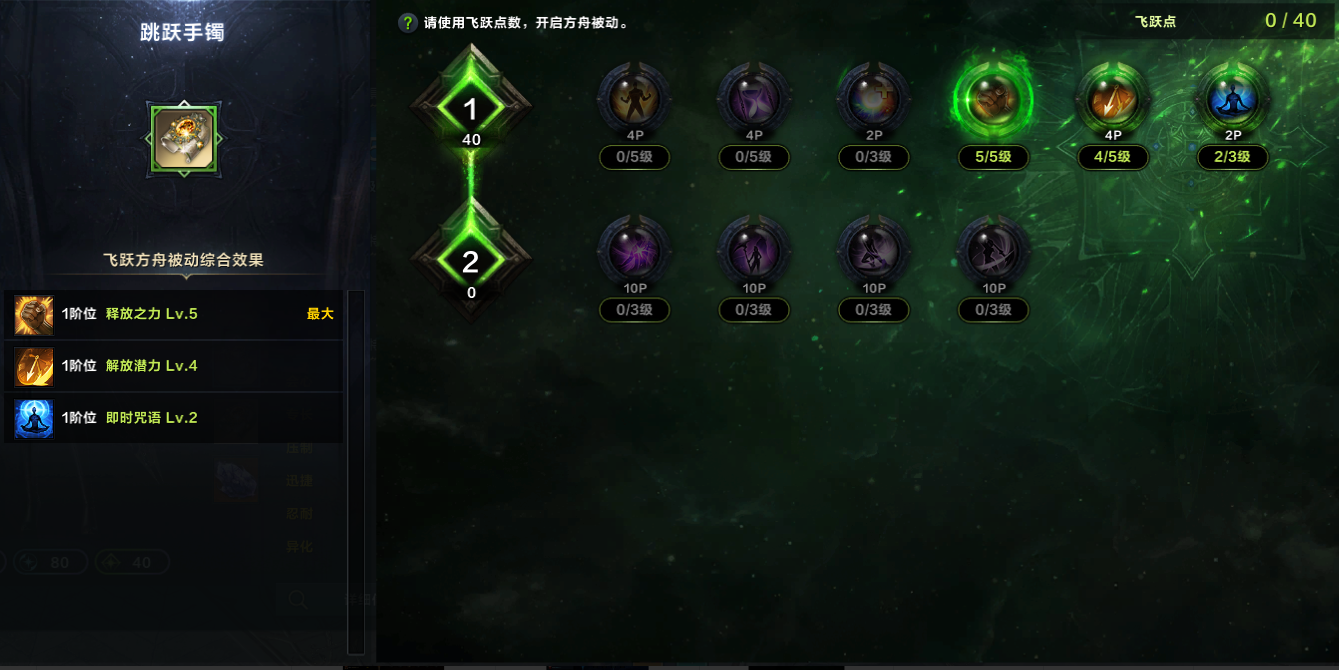Select the 即时咒语 Lv.2 effect row
Image resolution: width=1339 pixels, height=670 pixels.
point(174,418)
